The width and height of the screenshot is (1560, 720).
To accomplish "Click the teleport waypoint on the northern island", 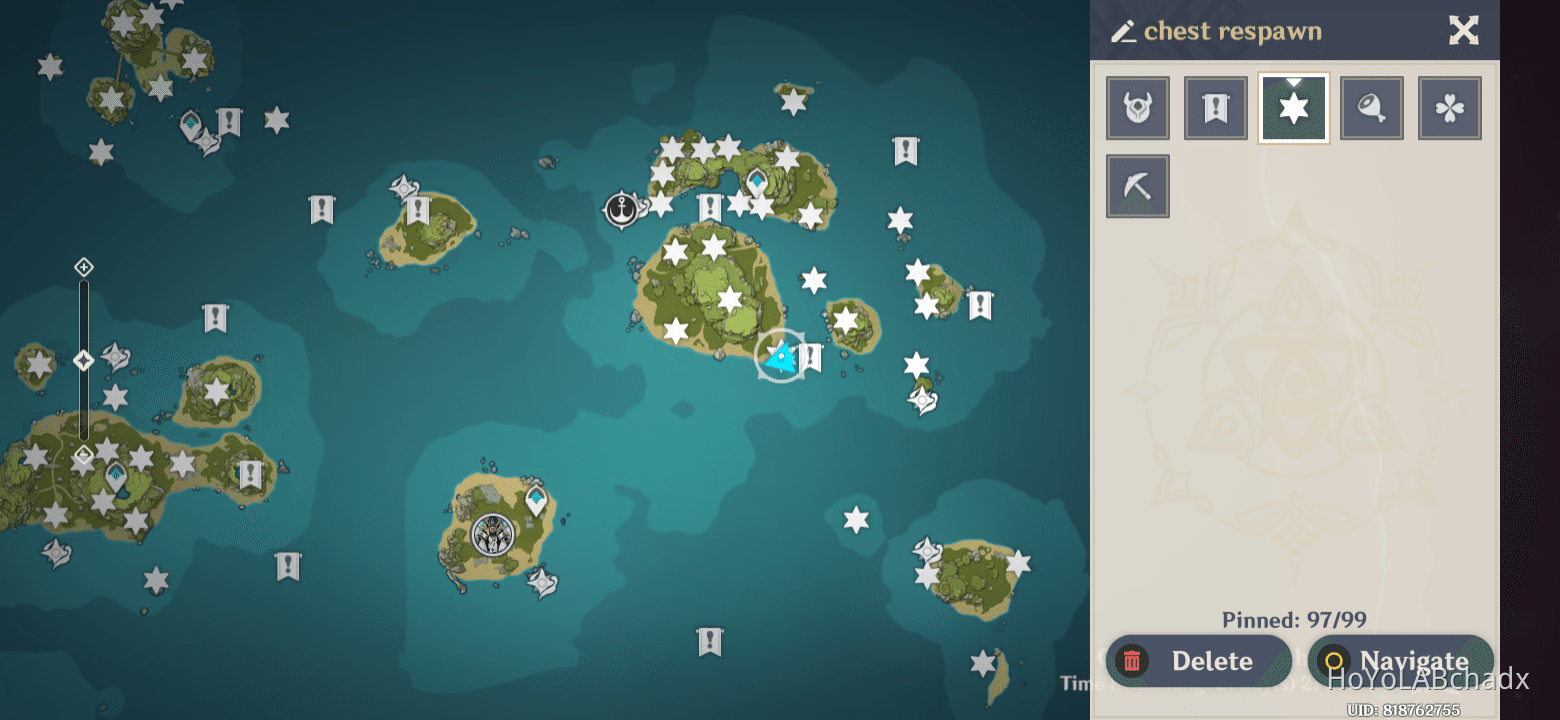I will pos(756,180).
